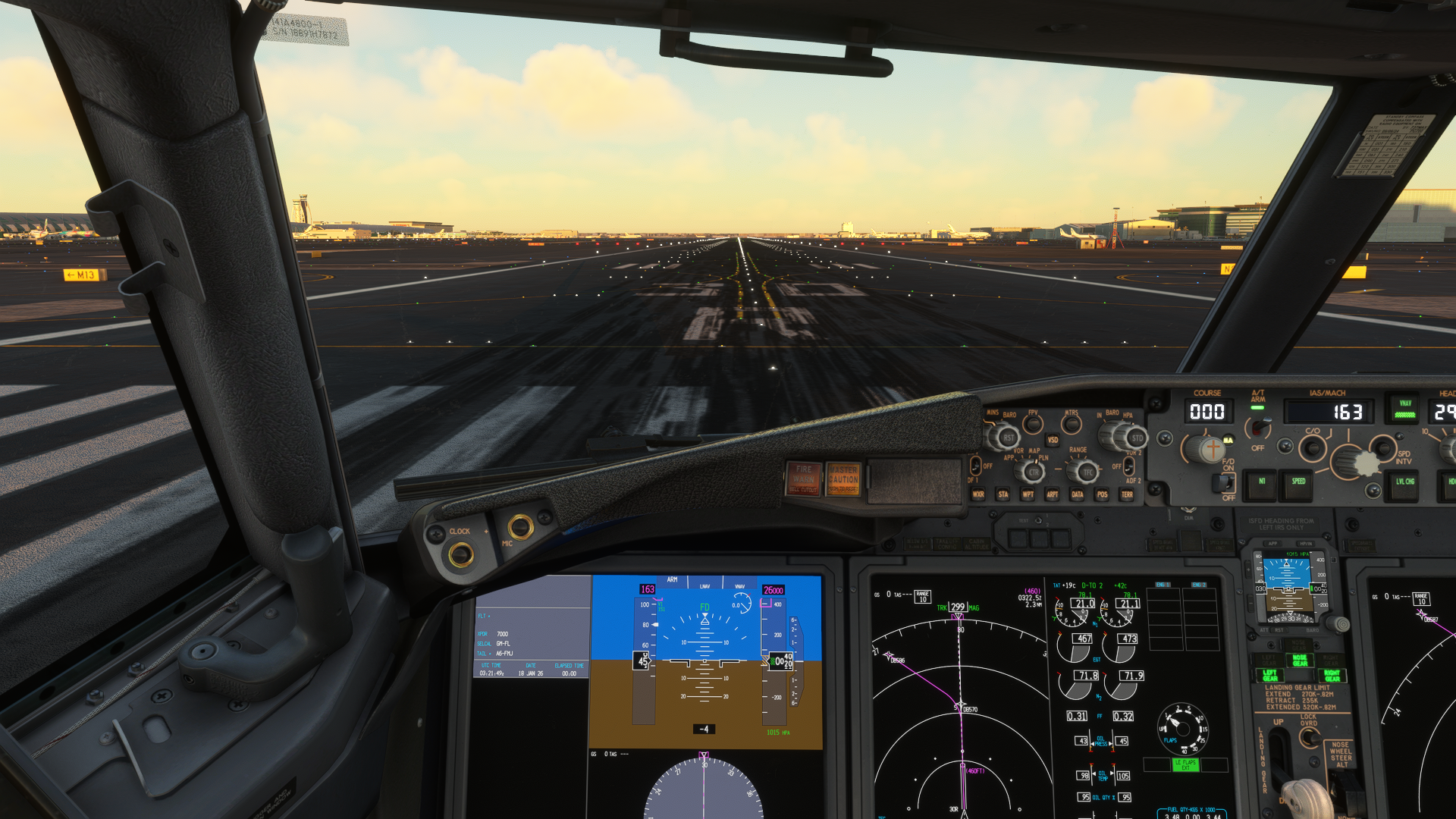This screenshot has height=819, width=1456.
Task: Engage the N1 autothrottle mode button
Action: tap(1262, 482)
